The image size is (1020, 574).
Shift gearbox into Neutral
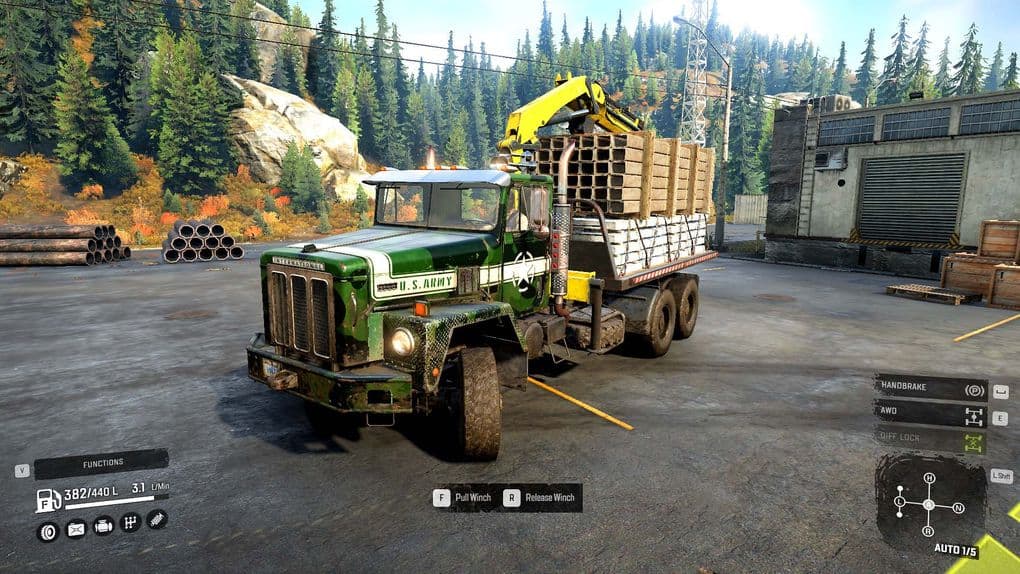pos(959,508)
